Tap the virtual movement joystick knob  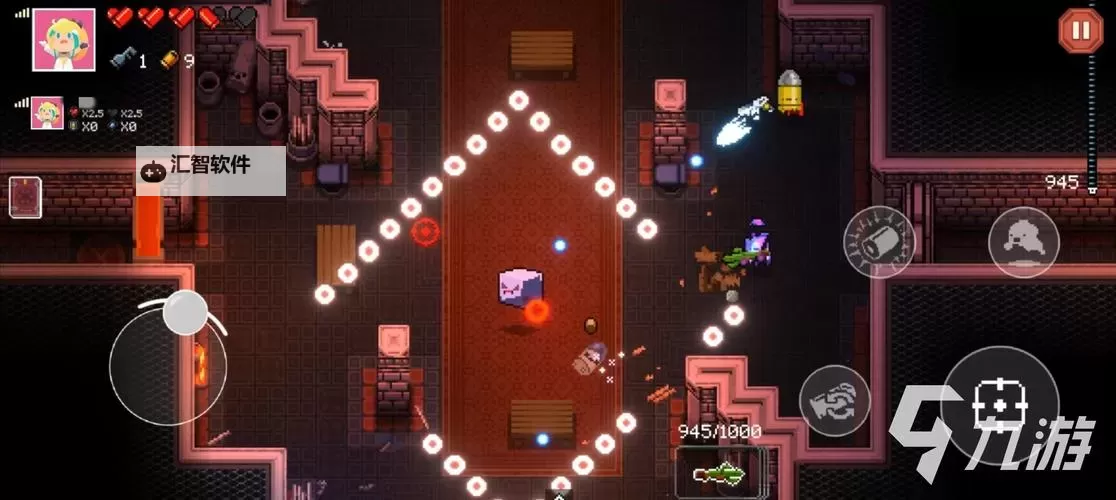point(184,312)
